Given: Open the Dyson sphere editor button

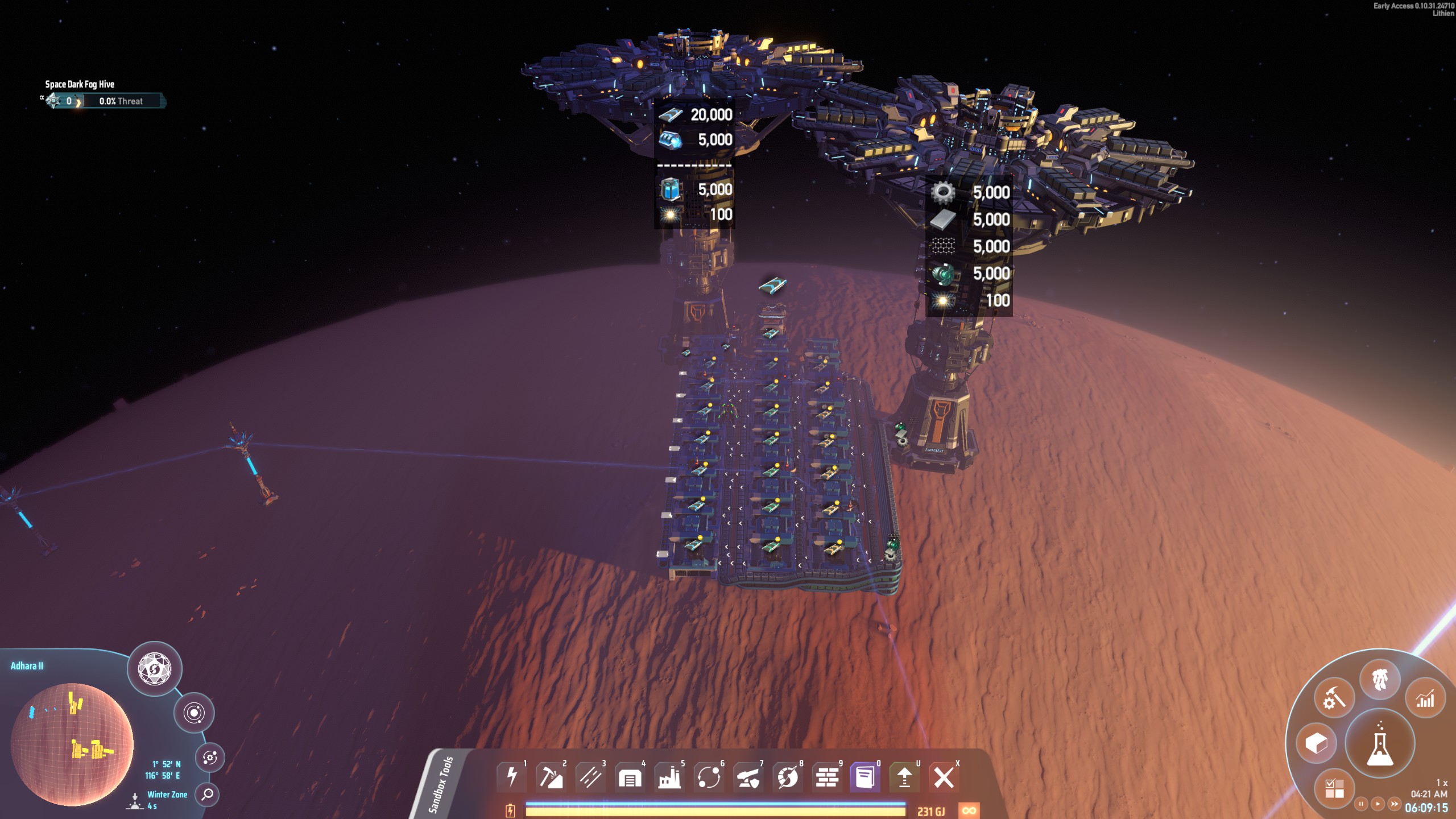Looking at the screenshot, I should click(155, 668).
